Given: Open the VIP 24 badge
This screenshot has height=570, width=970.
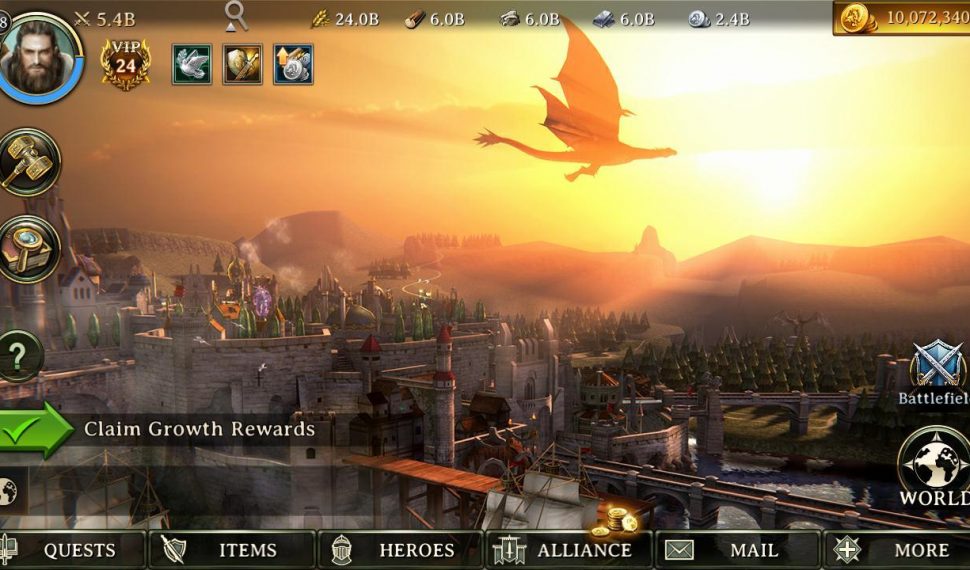Looking at the screenshot, I should [x=125, y=65].
